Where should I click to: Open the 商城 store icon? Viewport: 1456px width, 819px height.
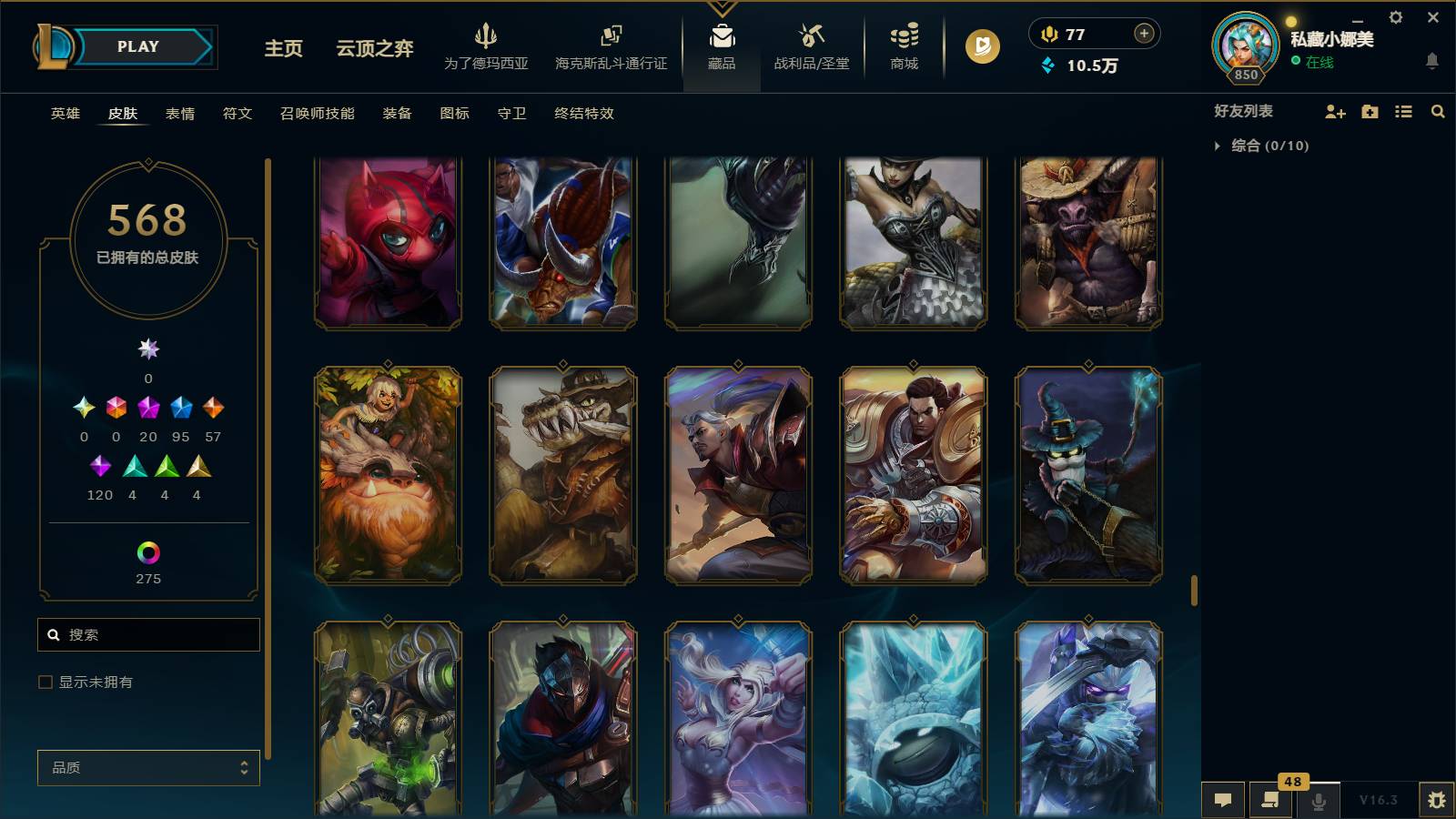(x=902, y=45)
